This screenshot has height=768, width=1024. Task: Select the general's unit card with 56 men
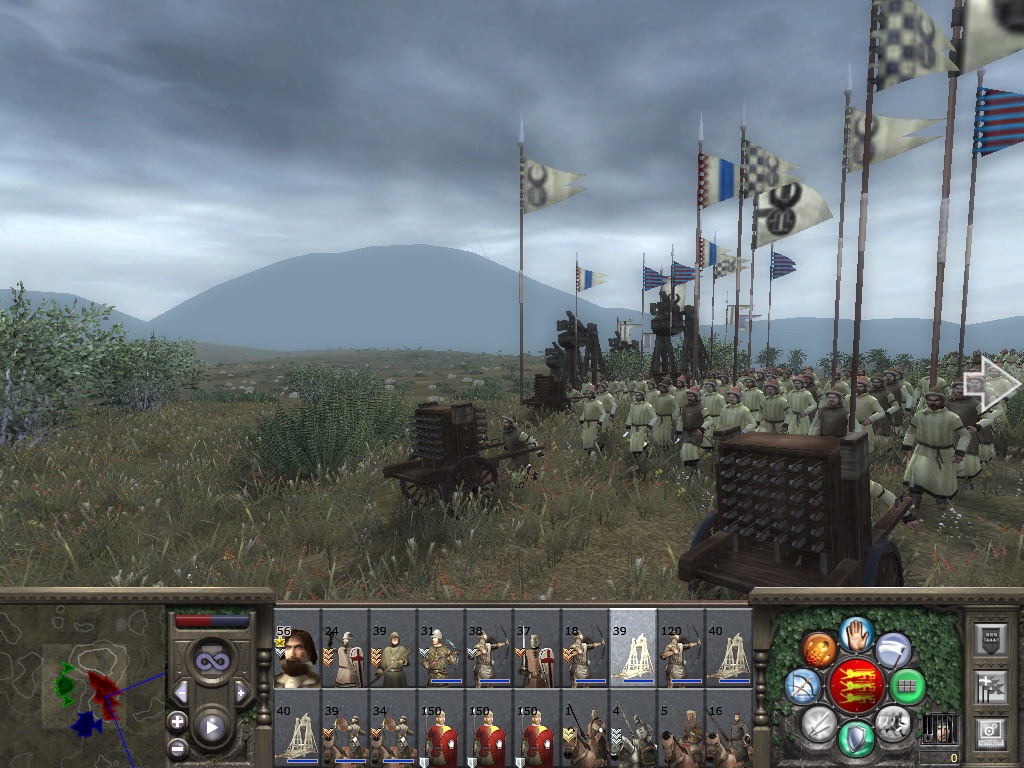(297, 648)
